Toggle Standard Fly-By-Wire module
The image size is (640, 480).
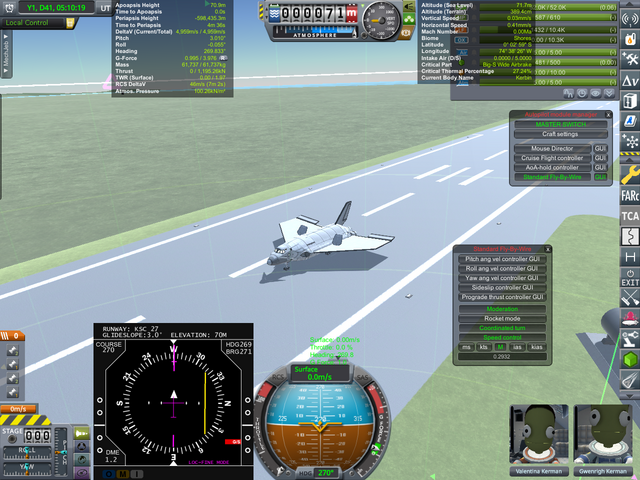[552, 177]
